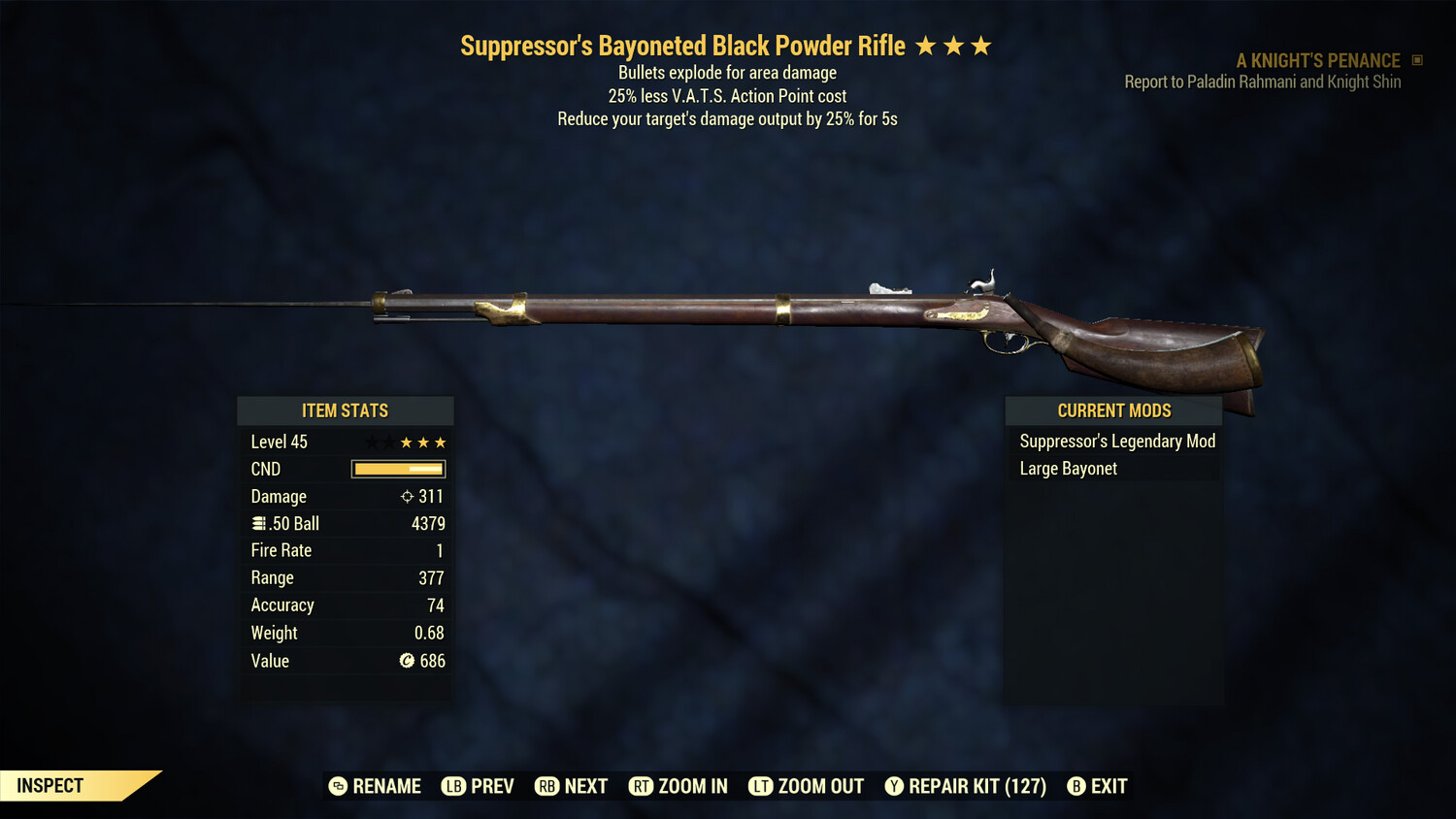Click the CND condition bar
The image size is (1456, 819).
point(398,469)
